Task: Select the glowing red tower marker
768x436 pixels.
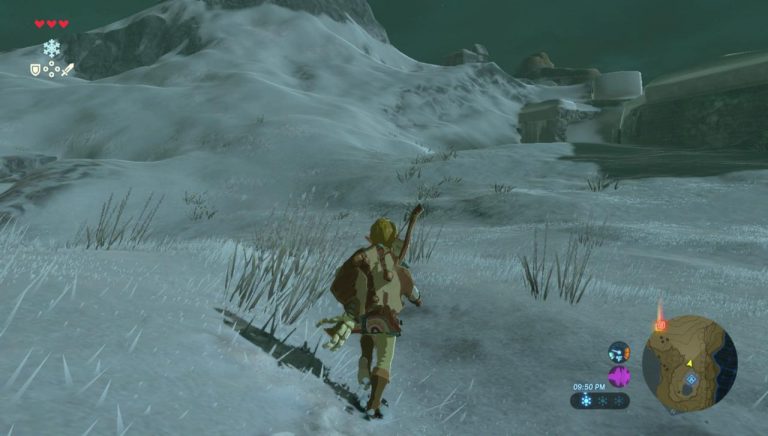Action: (660, 324)
